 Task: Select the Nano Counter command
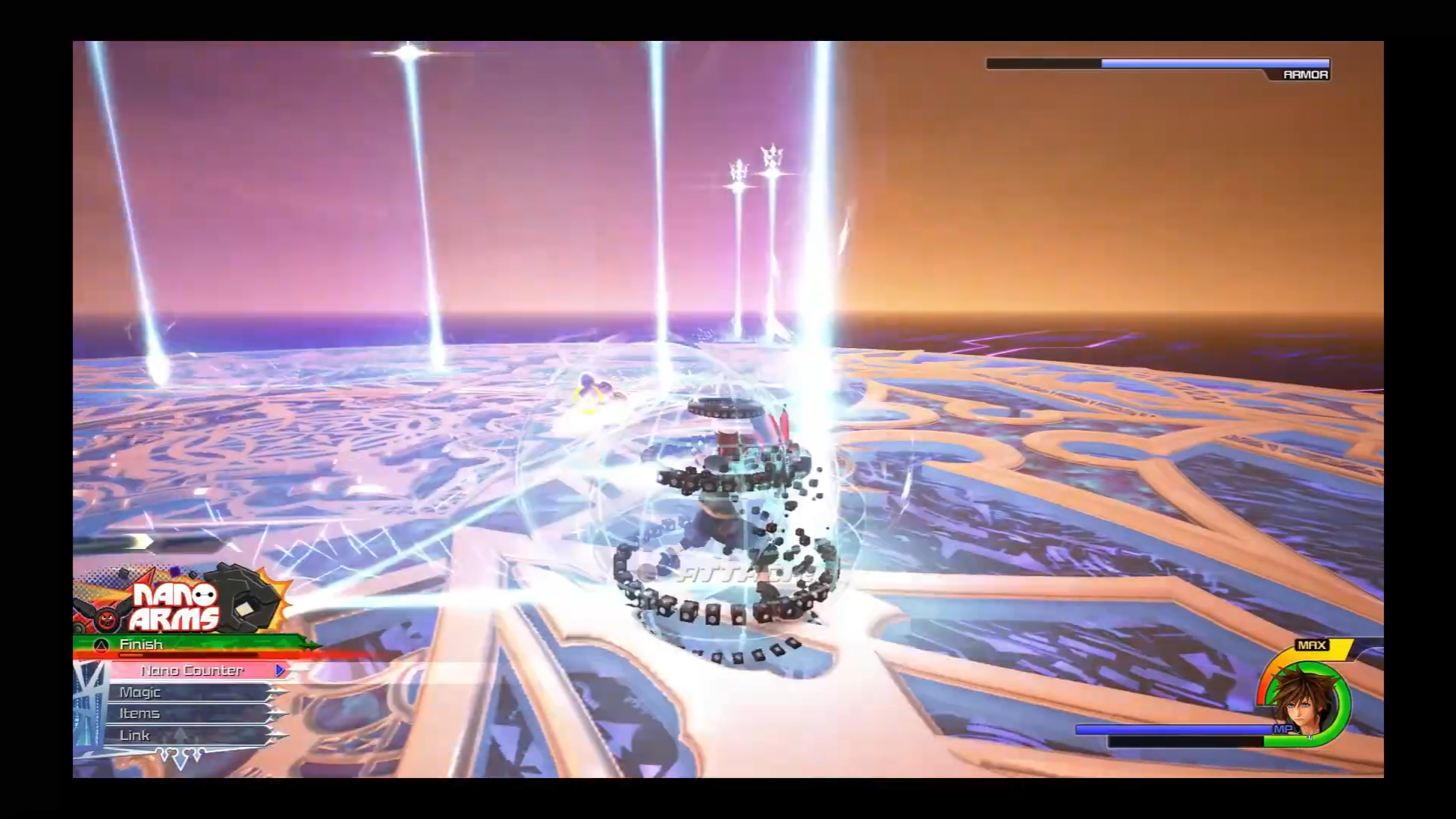click(193, 670)
